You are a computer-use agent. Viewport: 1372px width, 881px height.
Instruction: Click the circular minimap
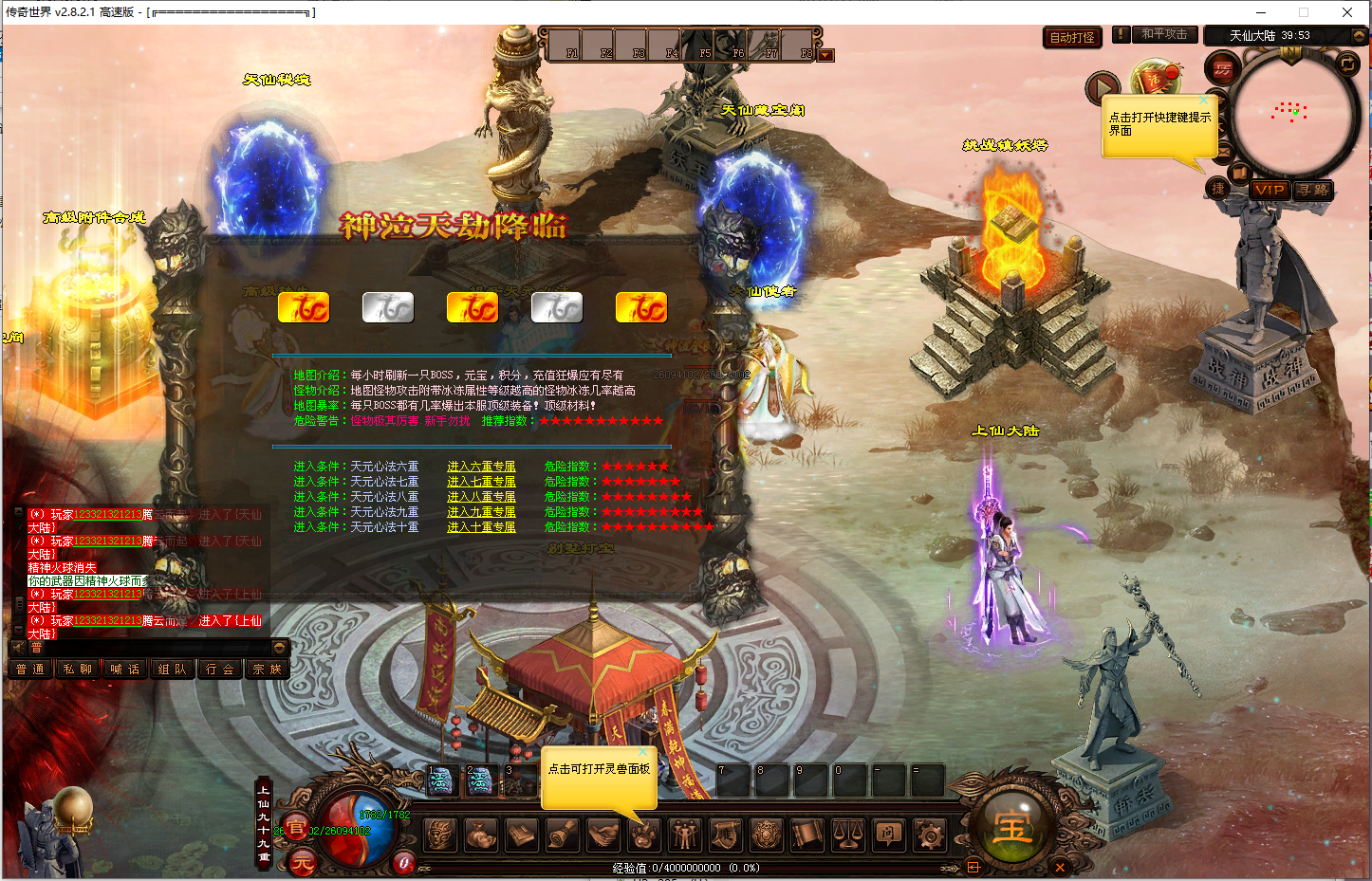(x=1293, y=112)
